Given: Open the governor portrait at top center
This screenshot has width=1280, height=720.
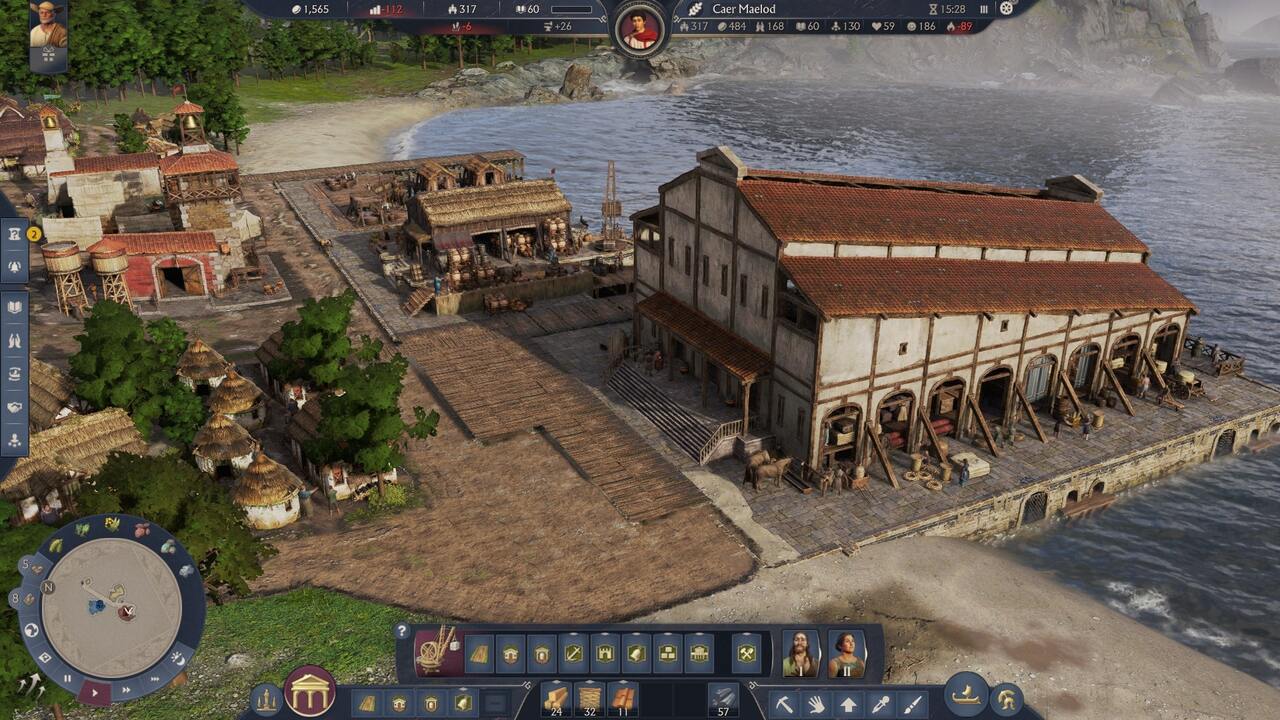Looking at the screenshot, I should [x=640, y=28].
